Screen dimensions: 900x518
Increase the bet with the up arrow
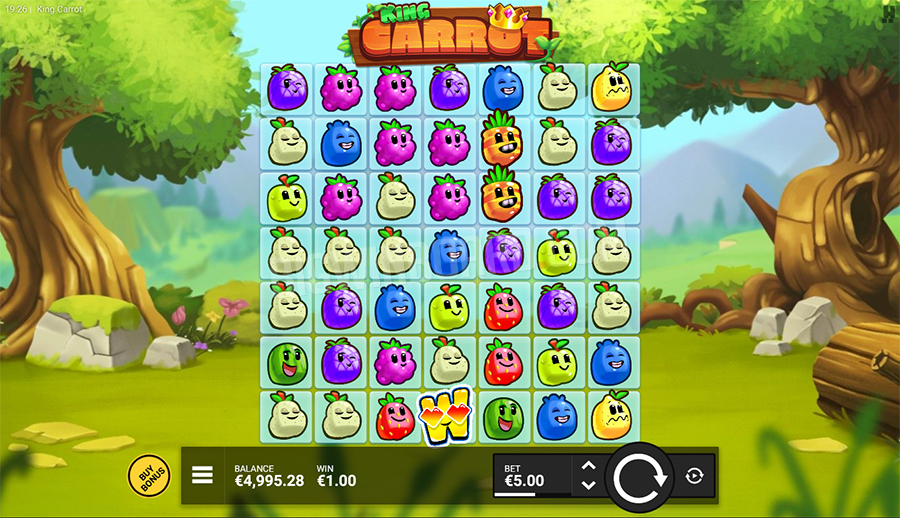[x=589, y=466]
